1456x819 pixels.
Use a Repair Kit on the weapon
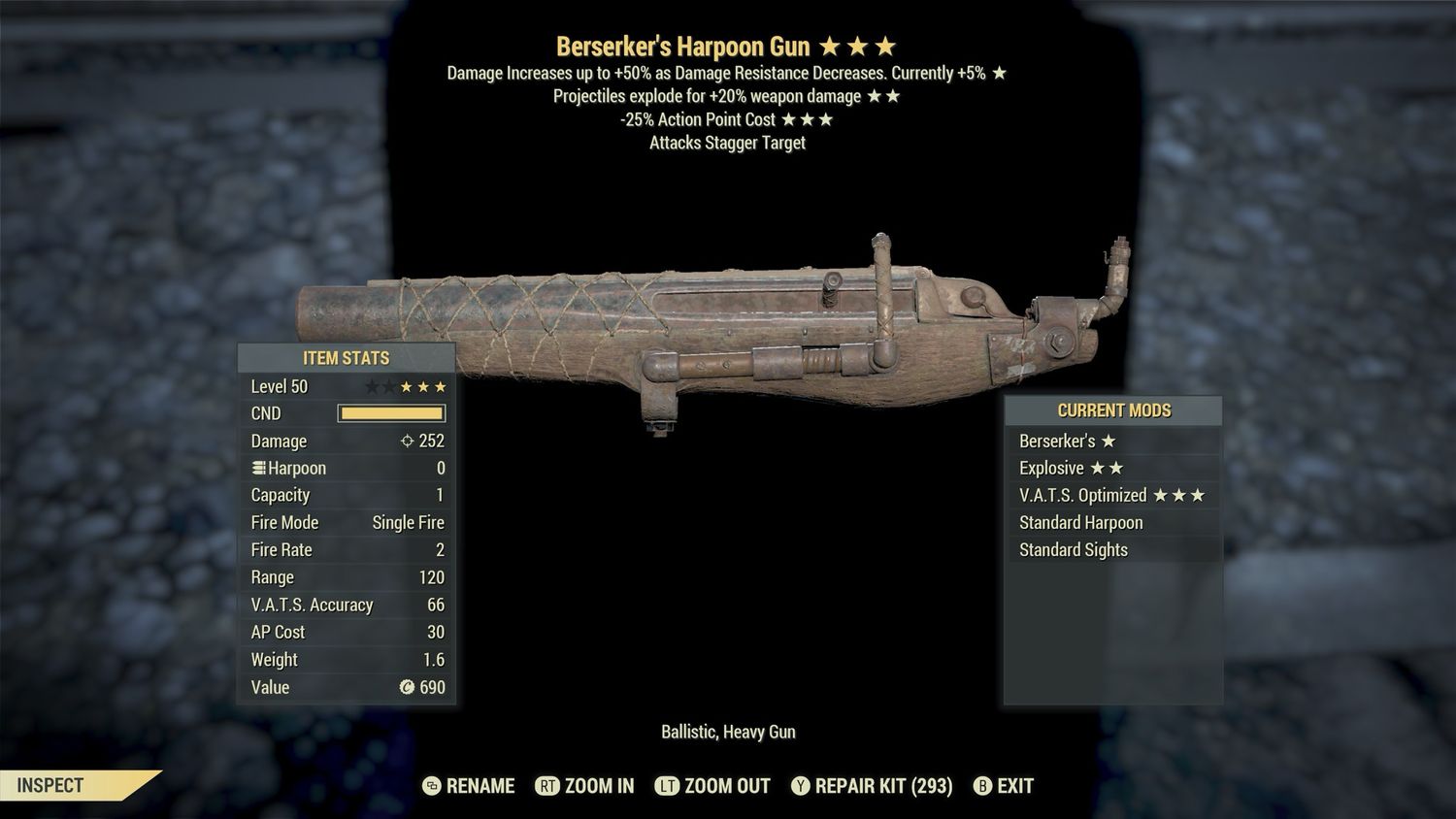[872, 786]
